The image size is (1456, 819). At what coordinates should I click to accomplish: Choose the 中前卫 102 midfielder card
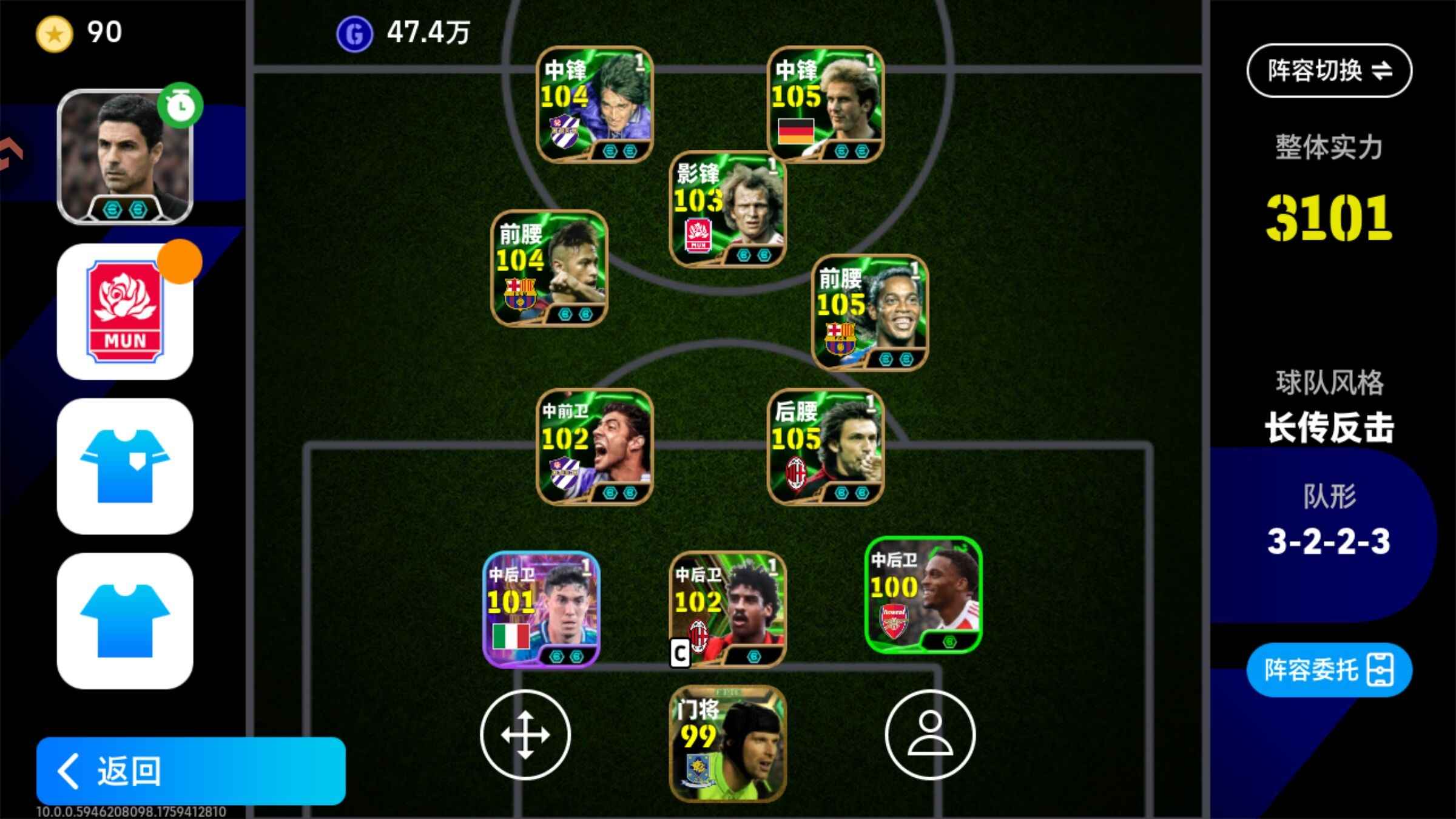595,447
